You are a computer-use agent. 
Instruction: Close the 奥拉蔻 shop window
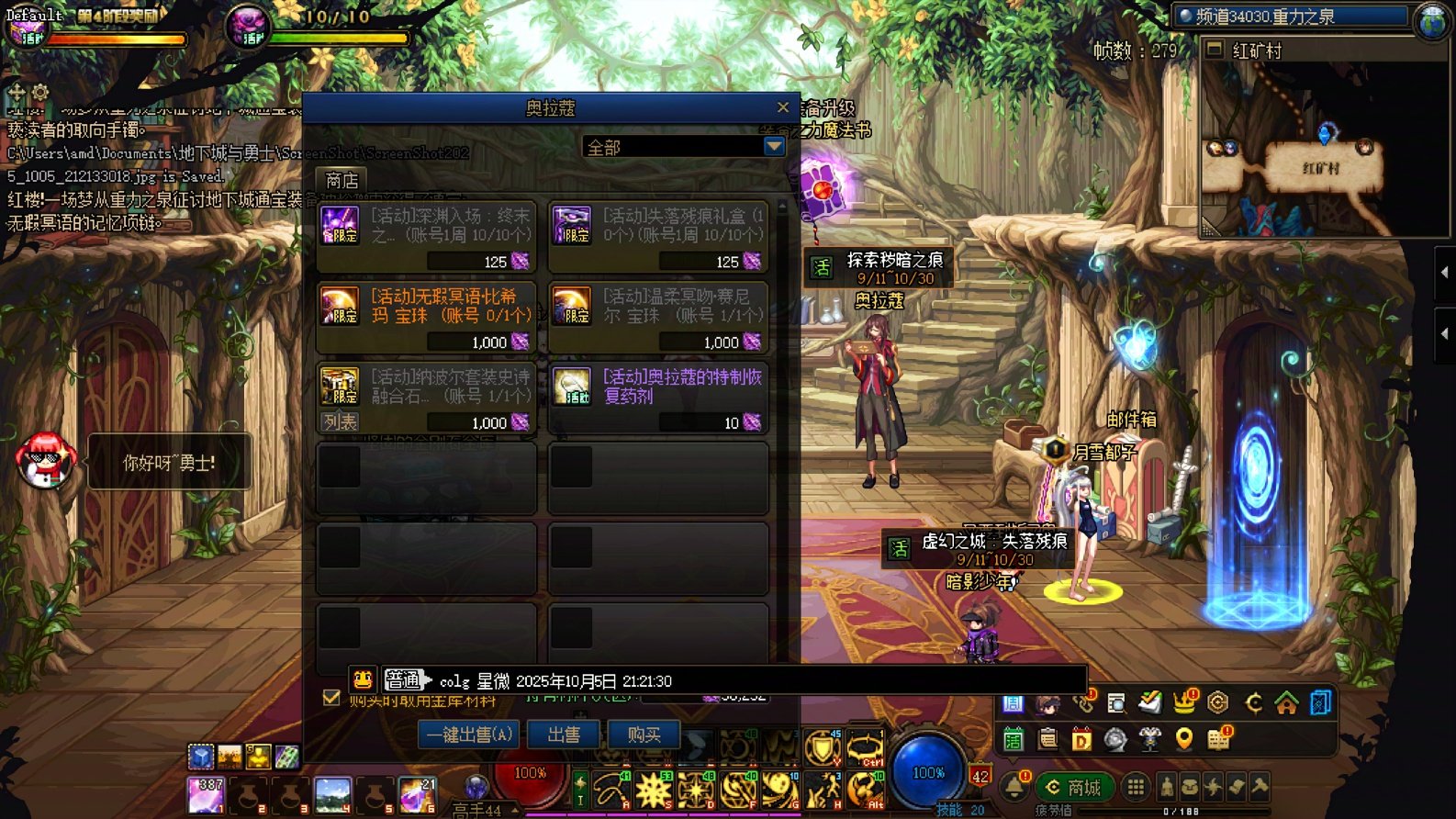coord(782,107)
